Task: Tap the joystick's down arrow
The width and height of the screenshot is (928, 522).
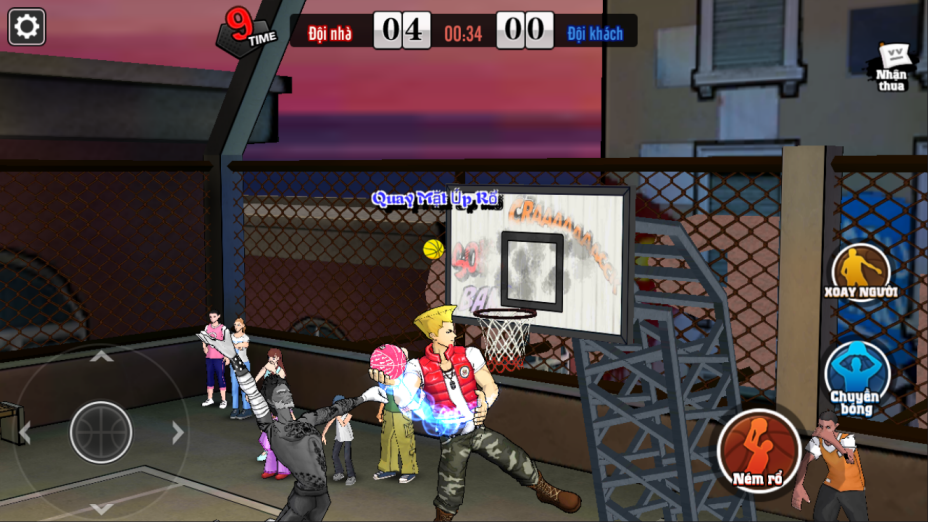Action: pyautogui.click(x=101, y=507)
